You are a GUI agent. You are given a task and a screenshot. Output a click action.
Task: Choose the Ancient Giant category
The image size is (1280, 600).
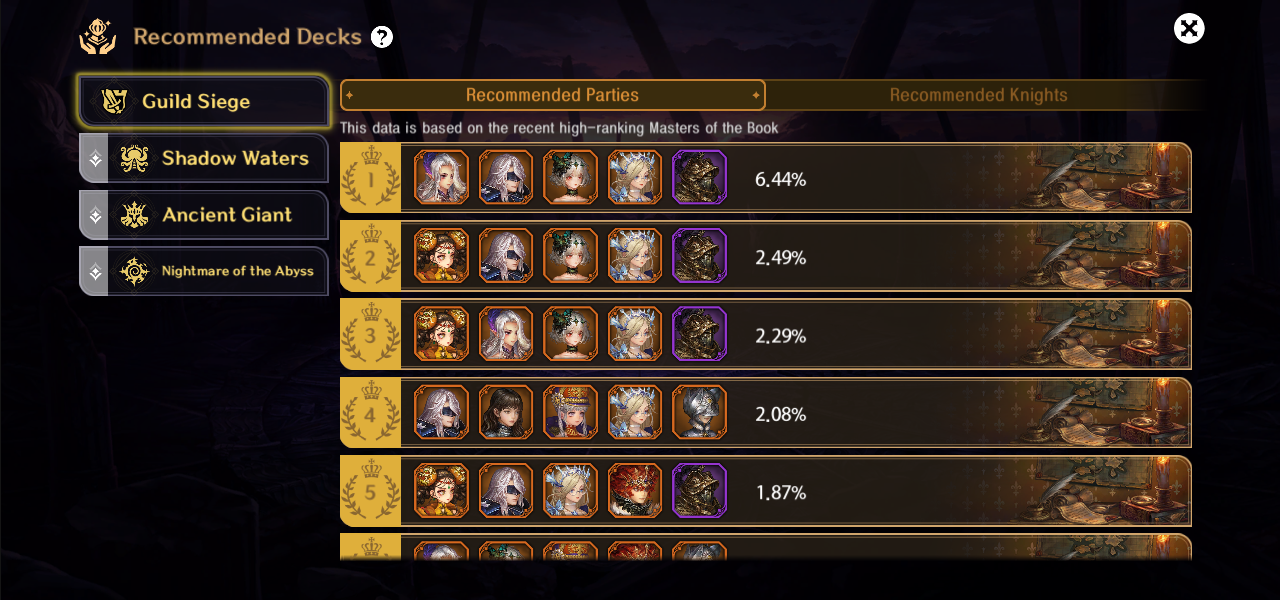204,214
